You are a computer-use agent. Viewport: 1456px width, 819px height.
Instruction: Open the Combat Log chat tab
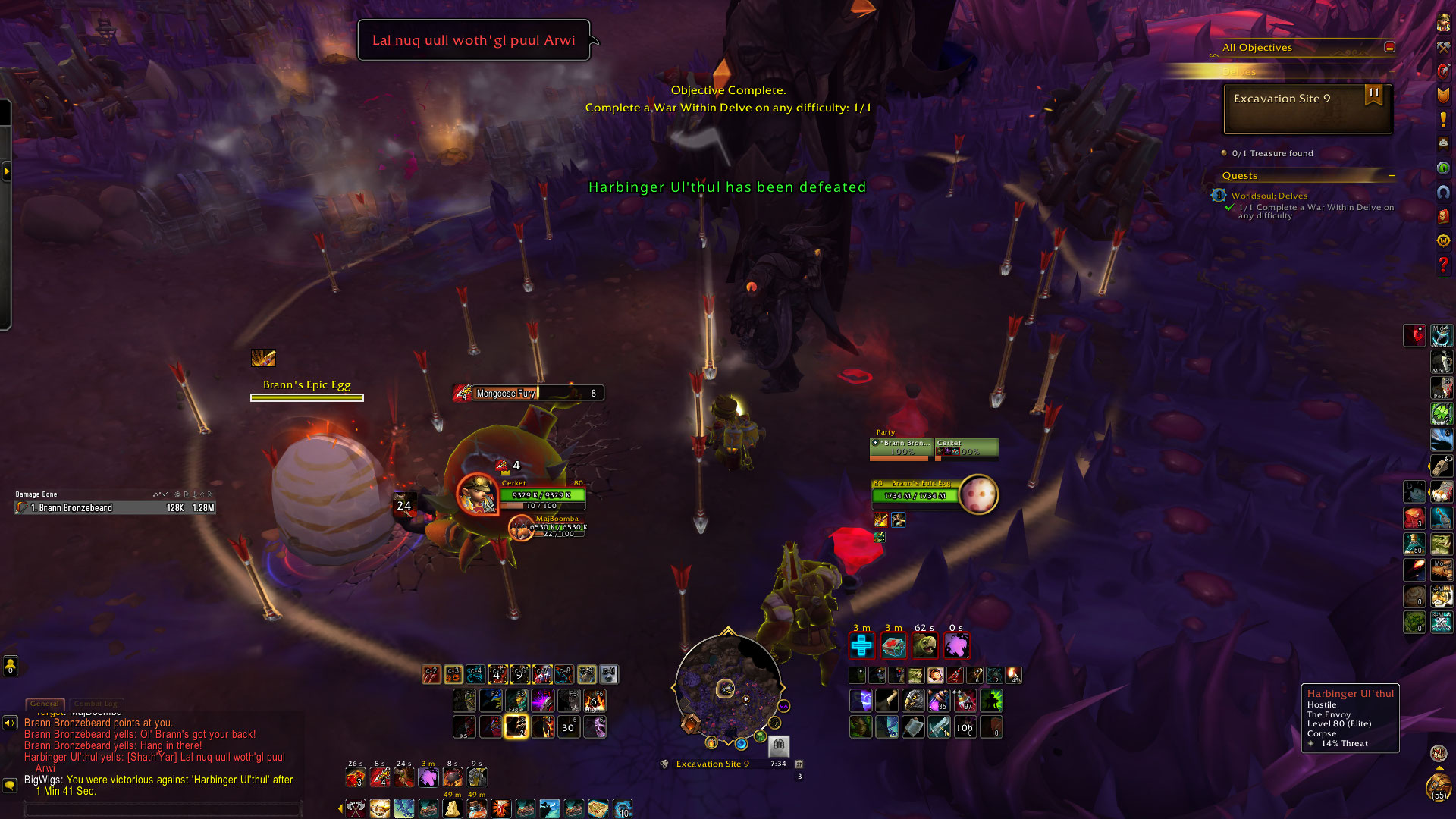(x=96, y=704)
